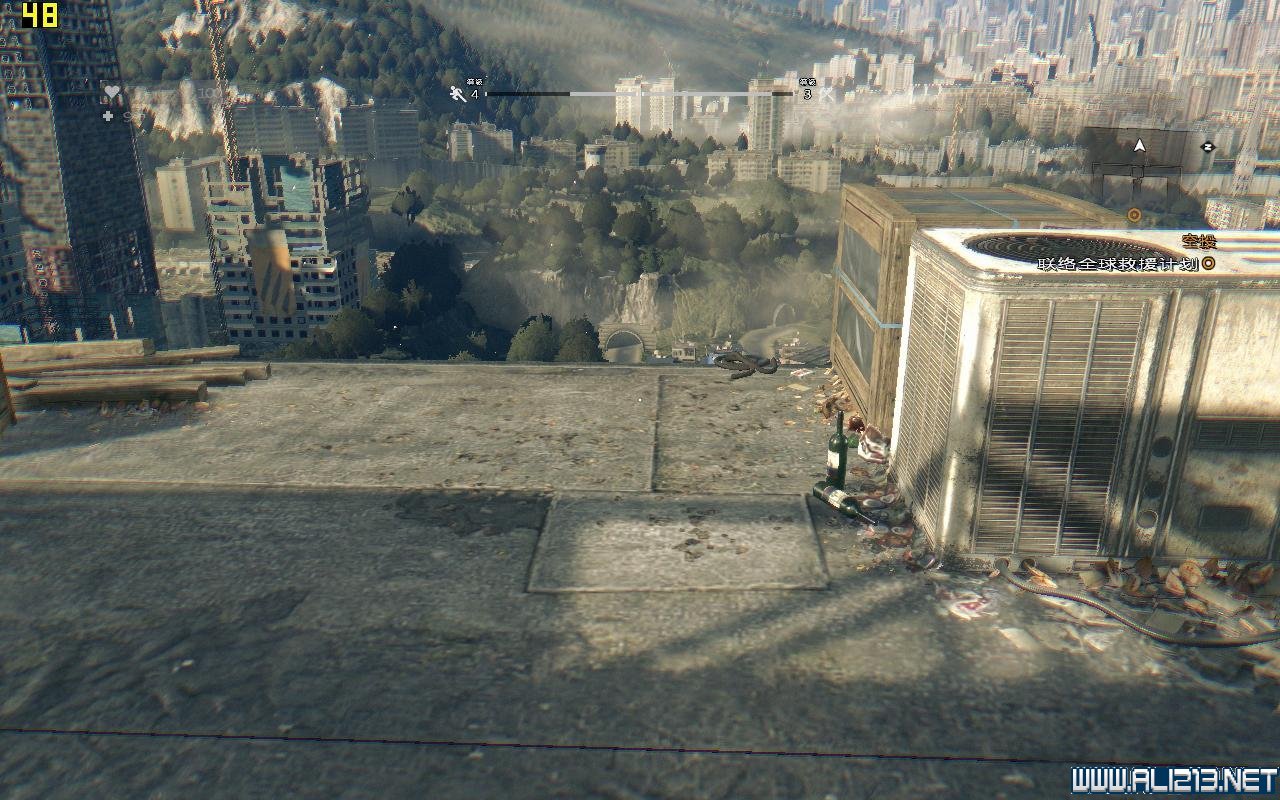Open the 空投 quest tracker title
Viewport: 1280px width, 800px height.
[1198, 242]
